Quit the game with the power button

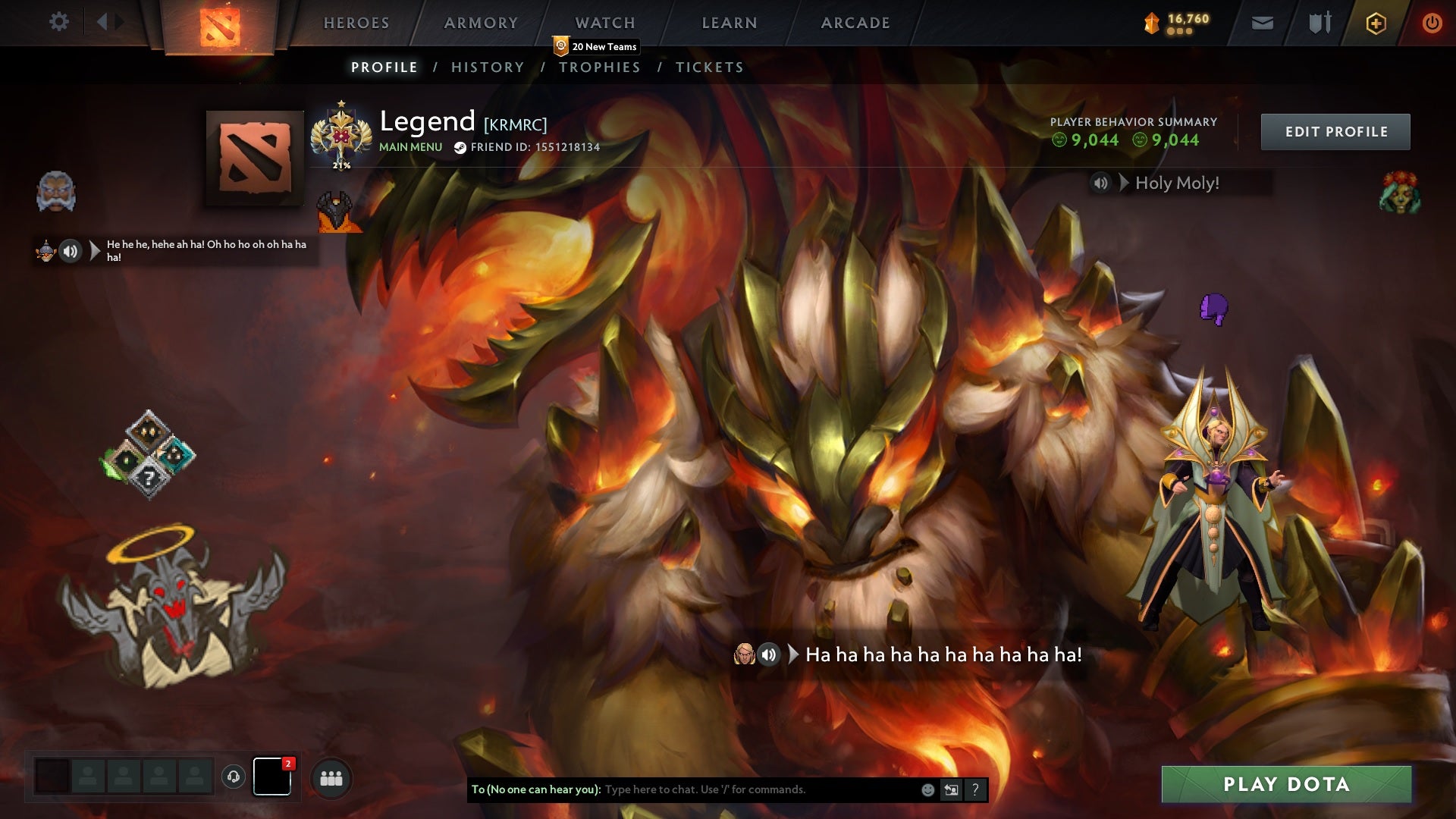1432,23
